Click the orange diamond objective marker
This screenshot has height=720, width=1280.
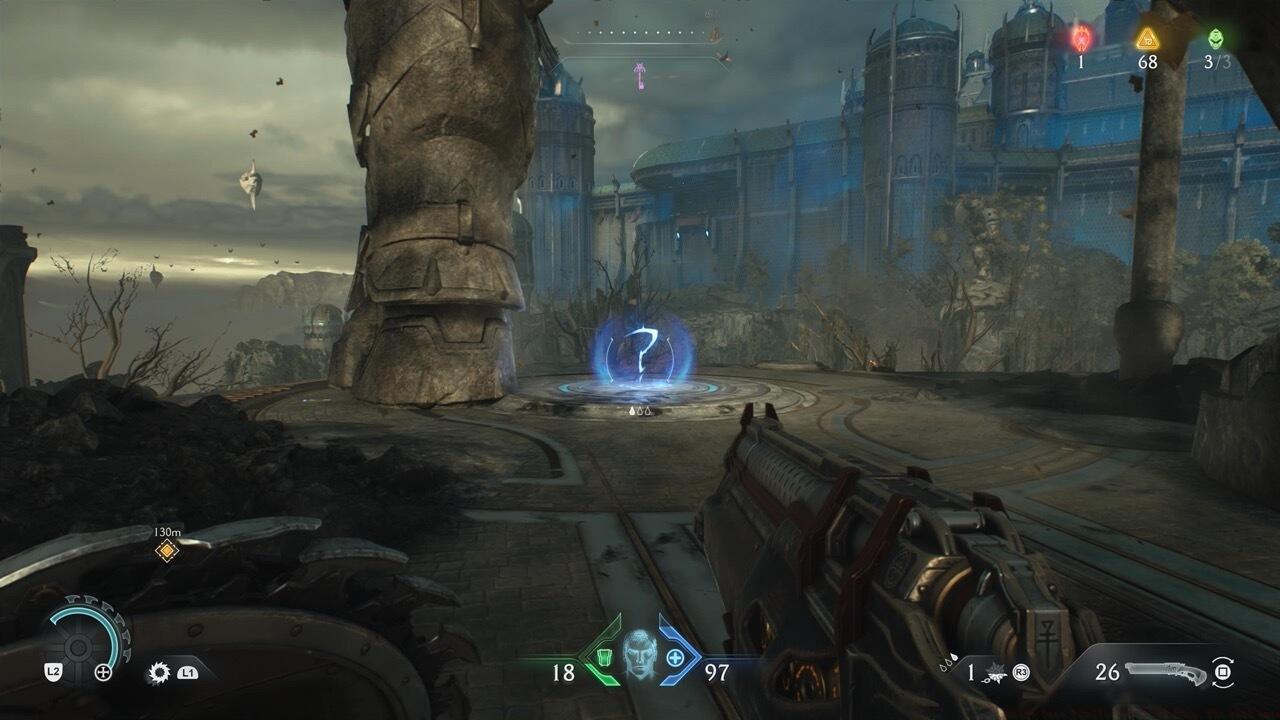click(x=167, y=550)
